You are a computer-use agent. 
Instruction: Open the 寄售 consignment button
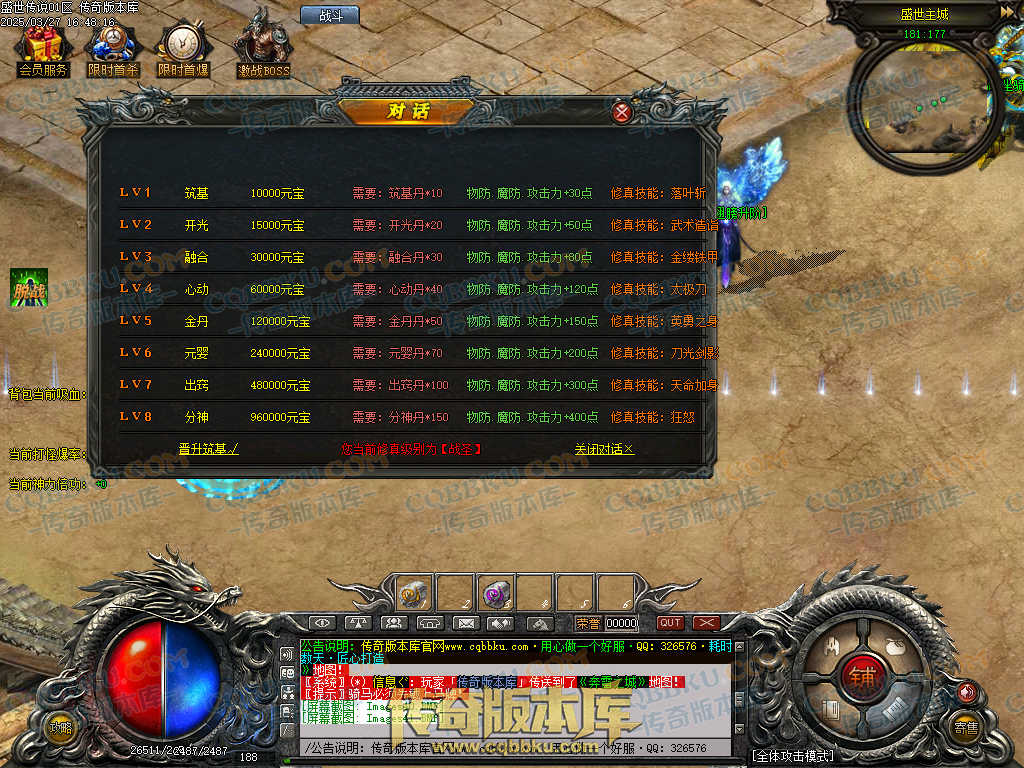[x=965, y=727]
